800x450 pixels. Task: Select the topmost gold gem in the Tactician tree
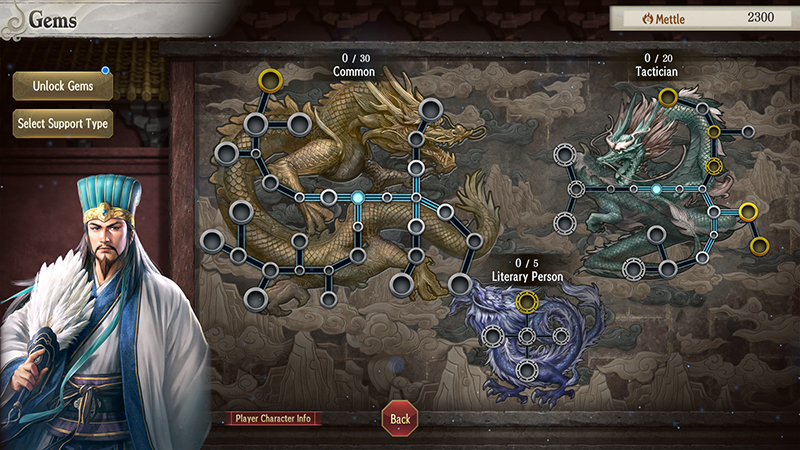click(x=668, y=97)
